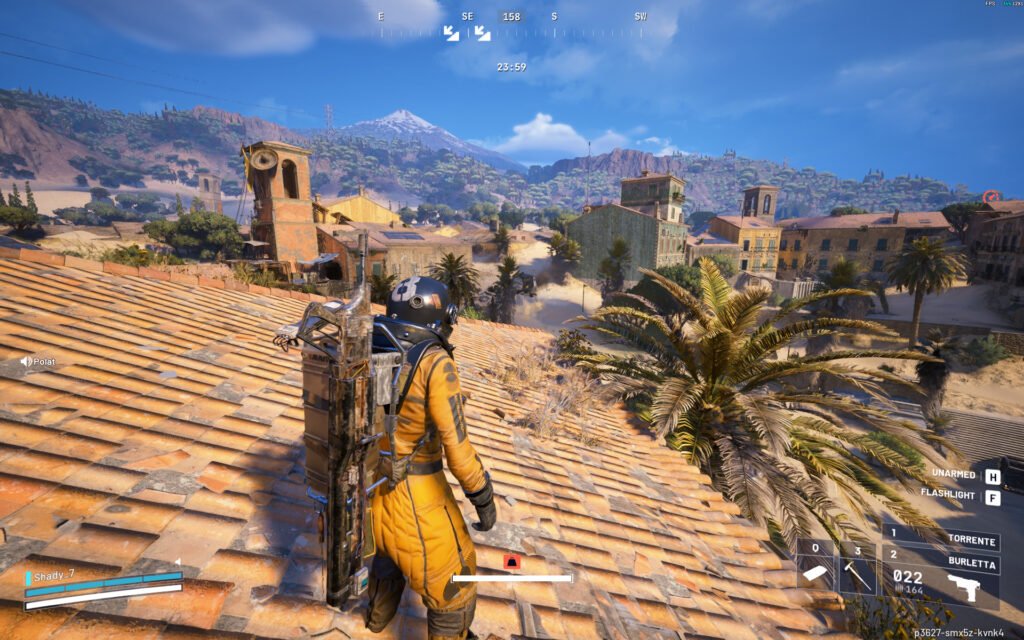Viewport: 1024px width, 640px height.
Task: Click the red backpack weight icon
Action: click(512, 563)
